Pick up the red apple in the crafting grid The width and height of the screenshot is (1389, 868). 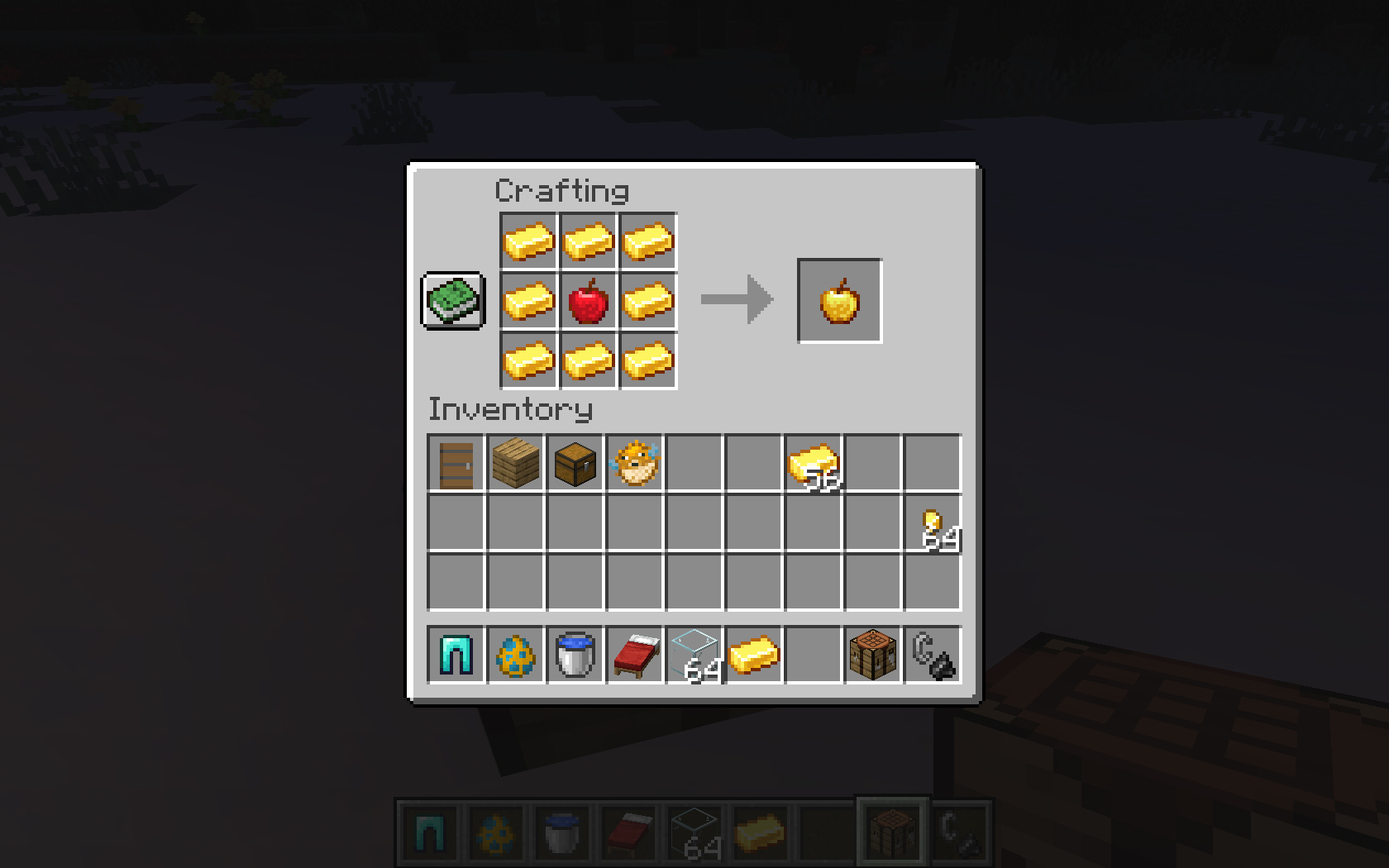point(589,301)
